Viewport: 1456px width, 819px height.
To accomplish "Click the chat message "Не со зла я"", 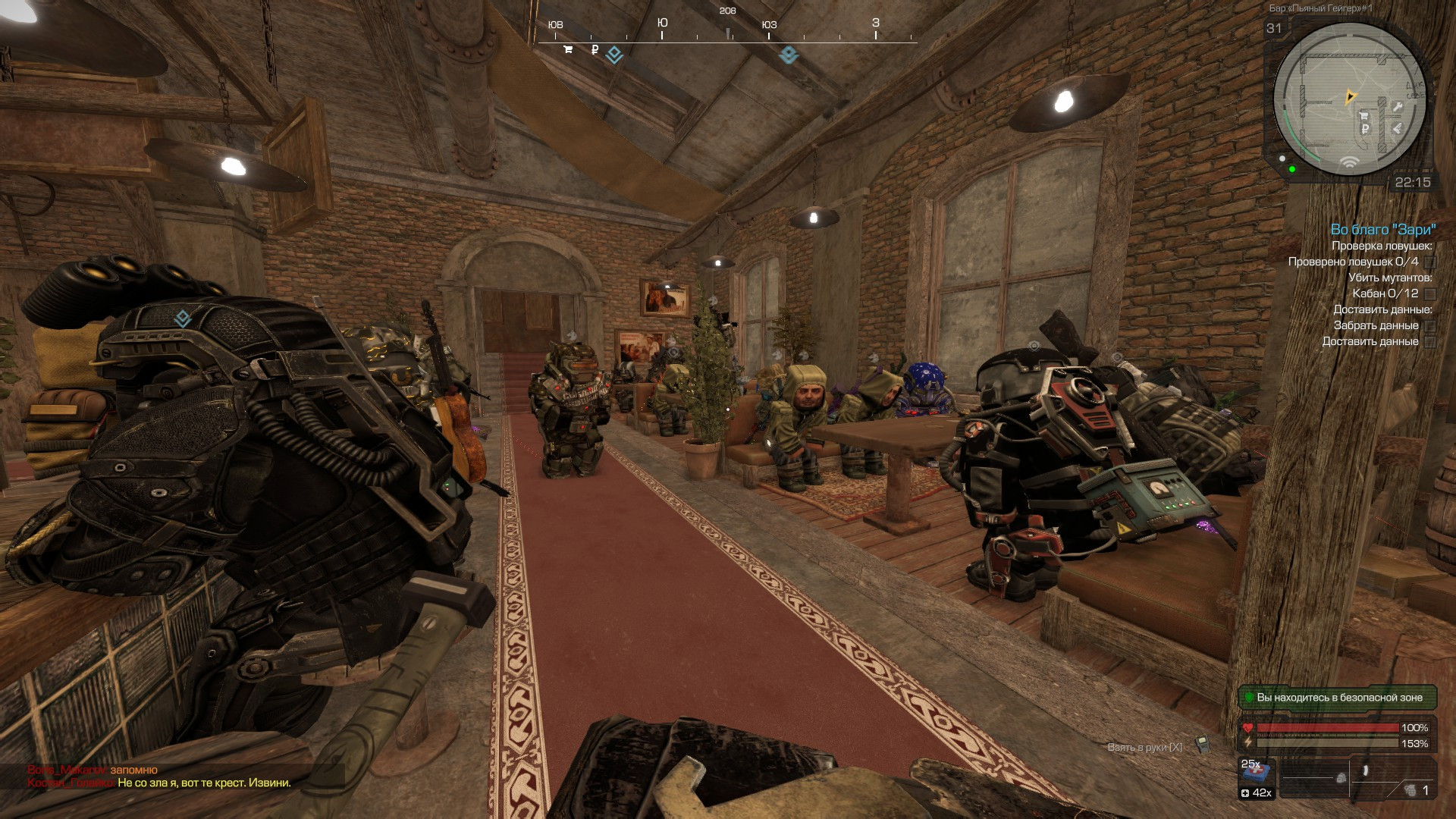I will 204,783.
